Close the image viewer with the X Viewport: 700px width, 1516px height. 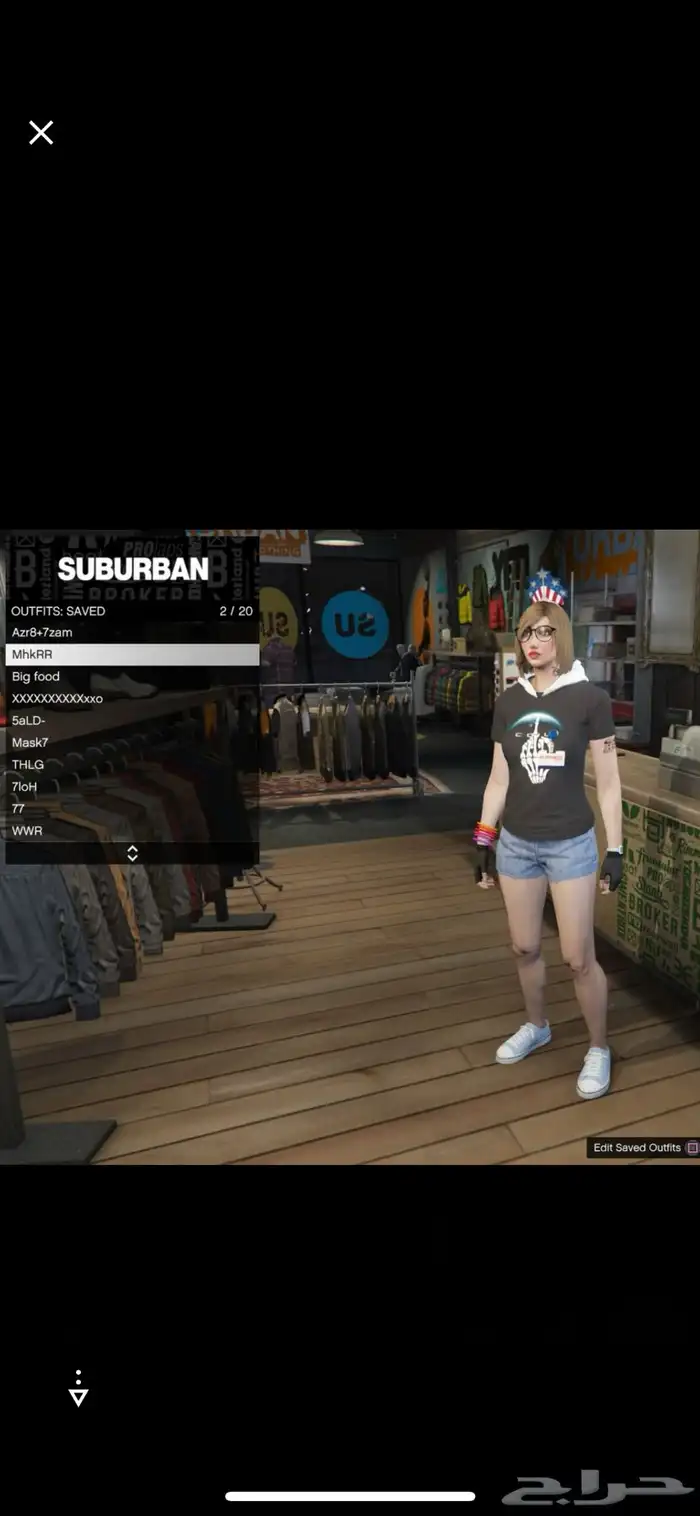click(x=41, y=133)
